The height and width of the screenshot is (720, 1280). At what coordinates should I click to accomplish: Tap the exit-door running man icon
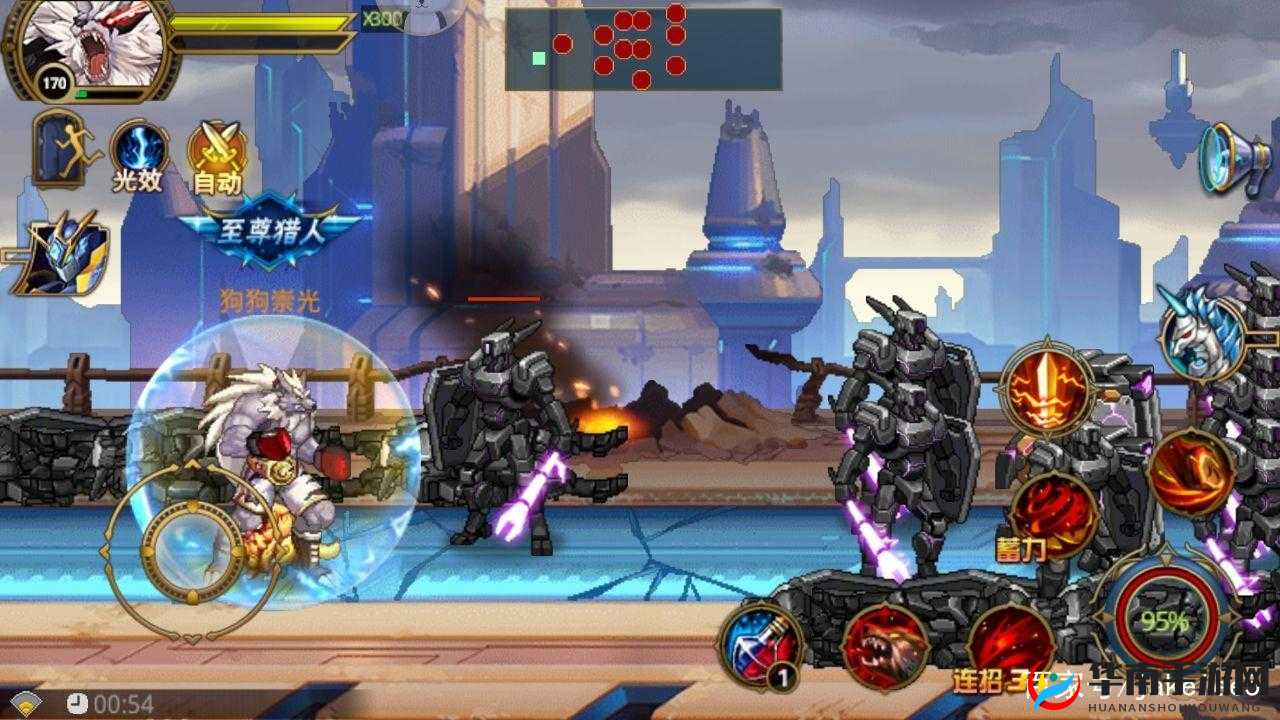point(66,150)
